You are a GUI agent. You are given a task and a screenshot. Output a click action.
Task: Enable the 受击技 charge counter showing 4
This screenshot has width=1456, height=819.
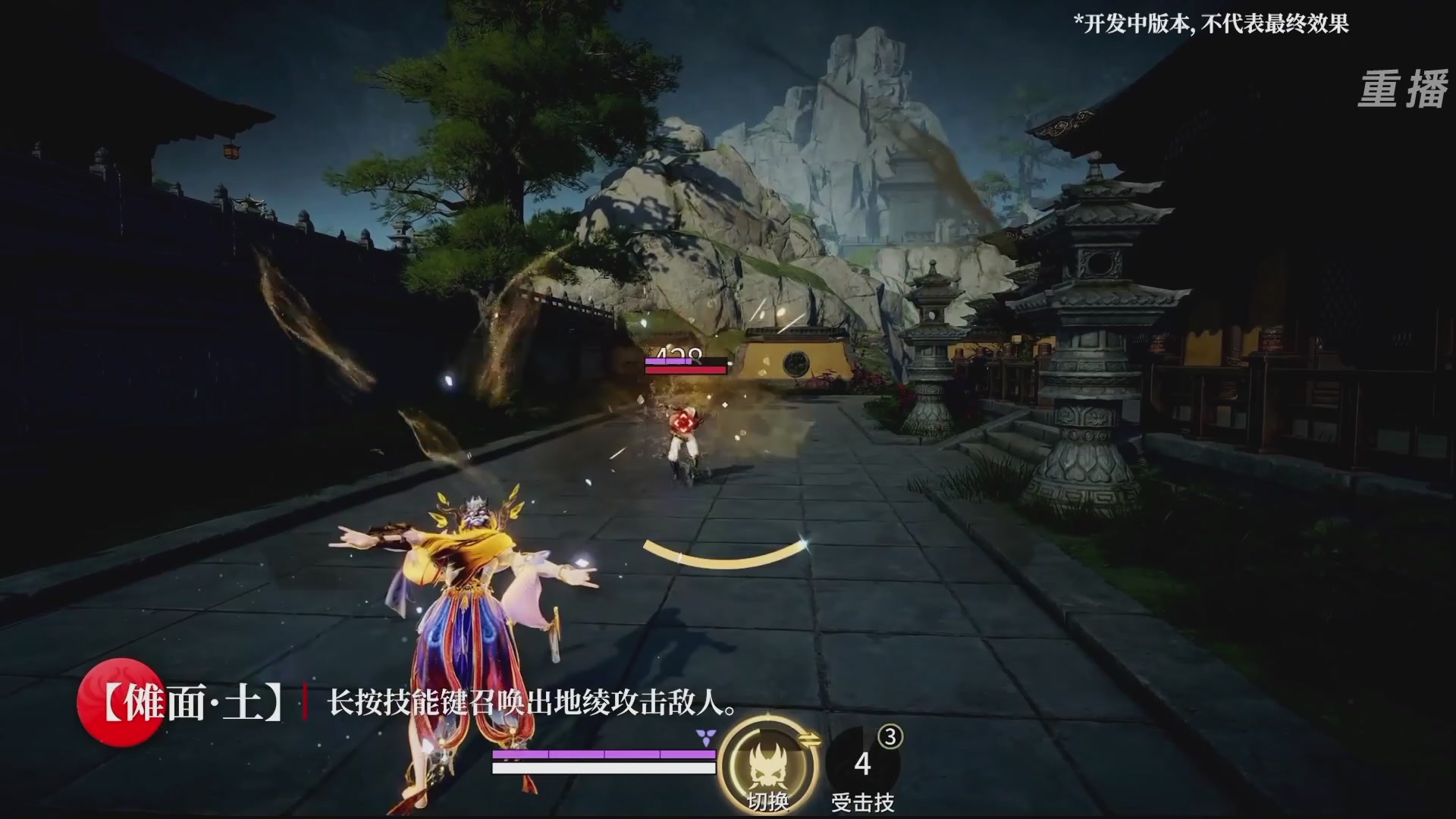[x=862, y=761]
